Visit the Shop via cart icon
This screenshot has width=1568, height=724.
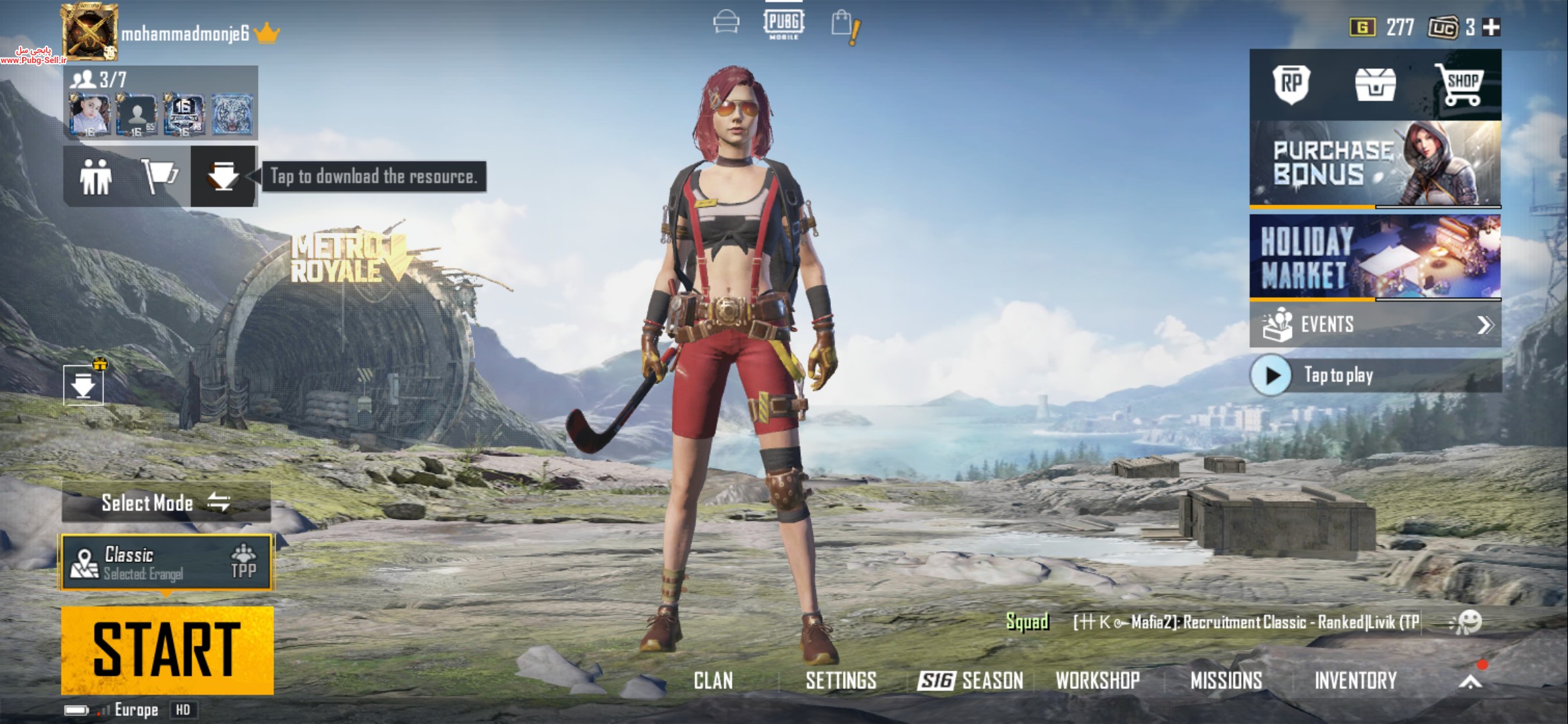1459,85
